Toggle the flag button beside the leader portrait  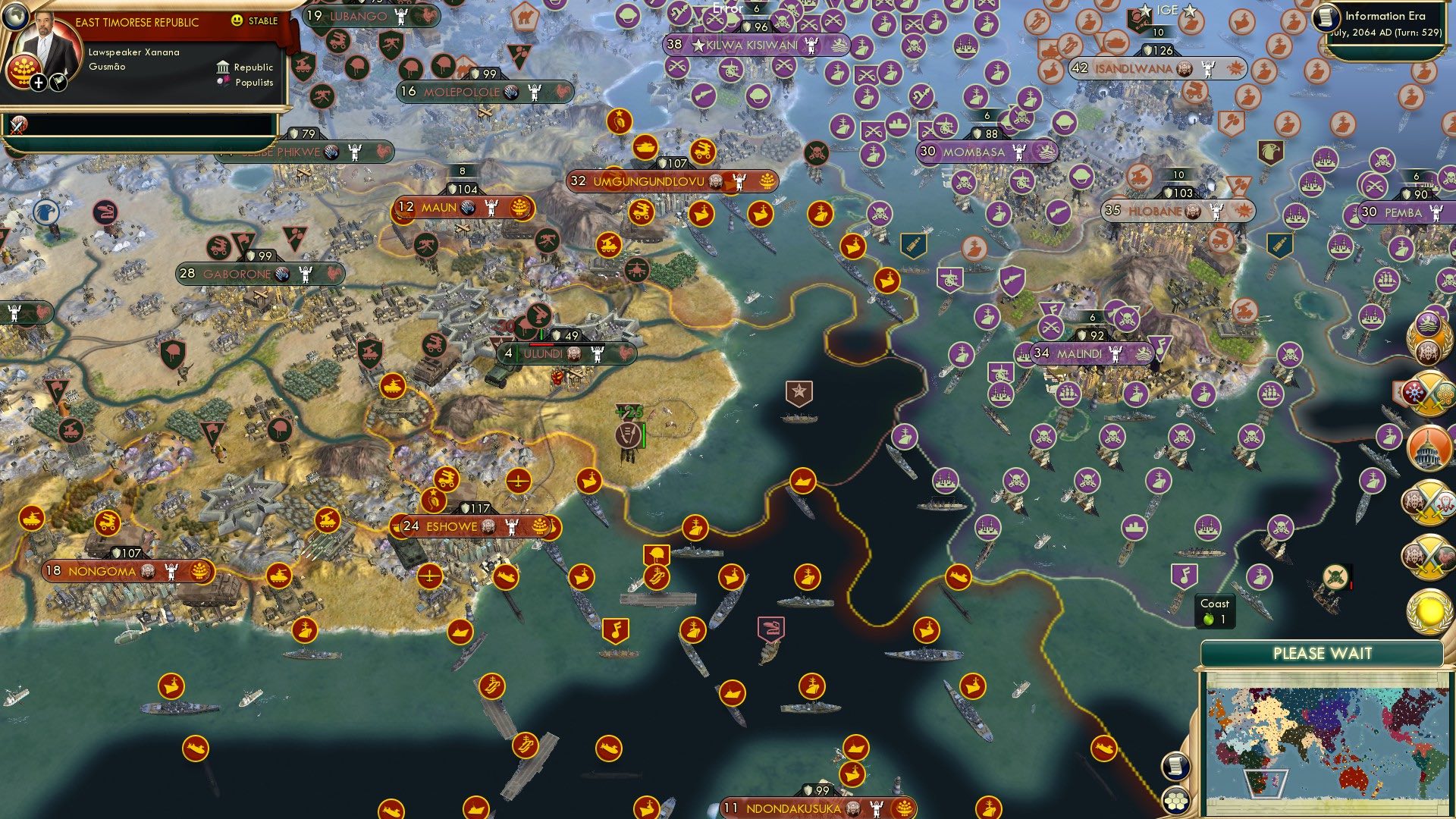(58, 82)
